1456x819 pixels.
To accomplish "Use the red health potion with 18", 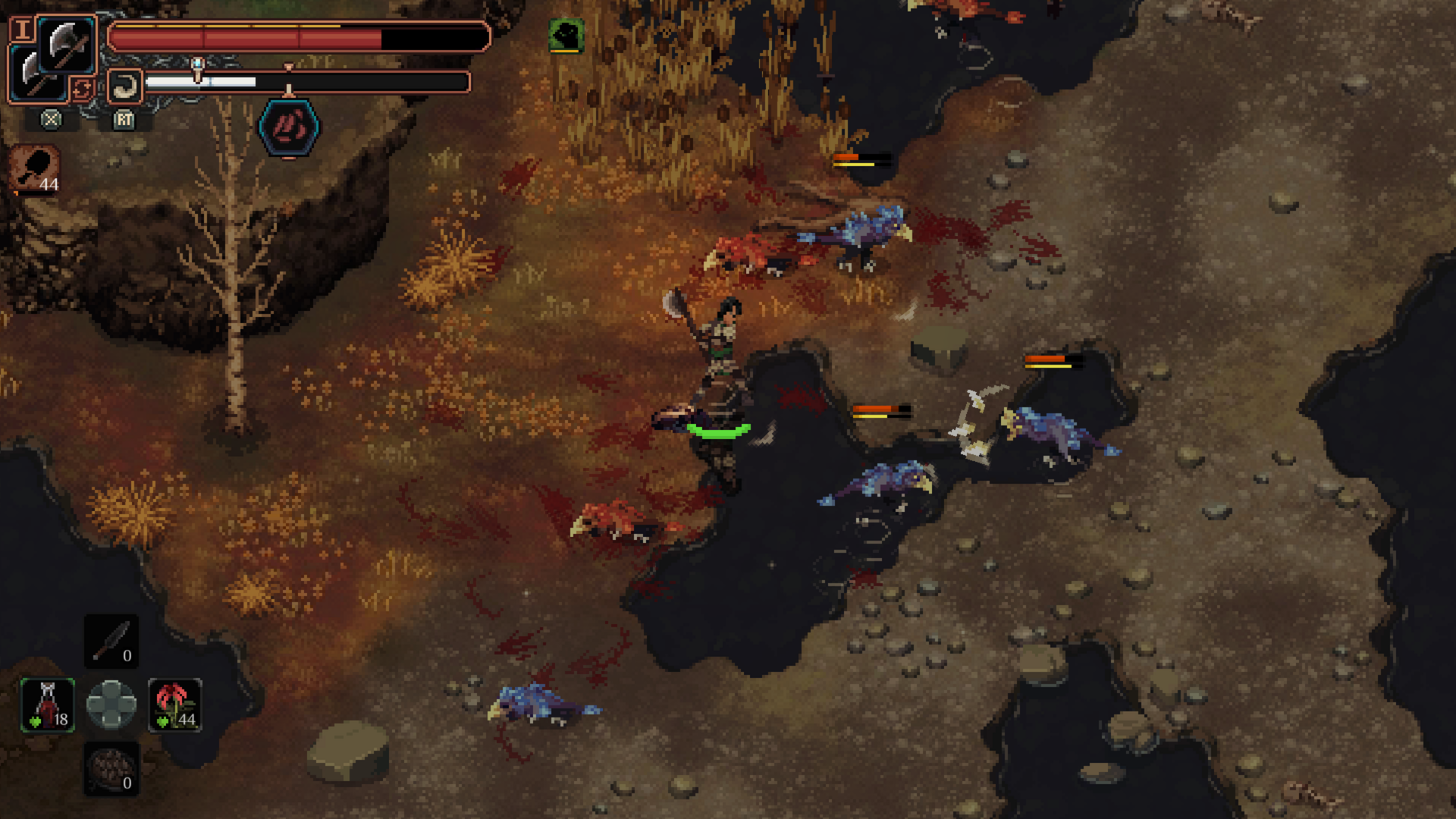I will pos(48,704).
